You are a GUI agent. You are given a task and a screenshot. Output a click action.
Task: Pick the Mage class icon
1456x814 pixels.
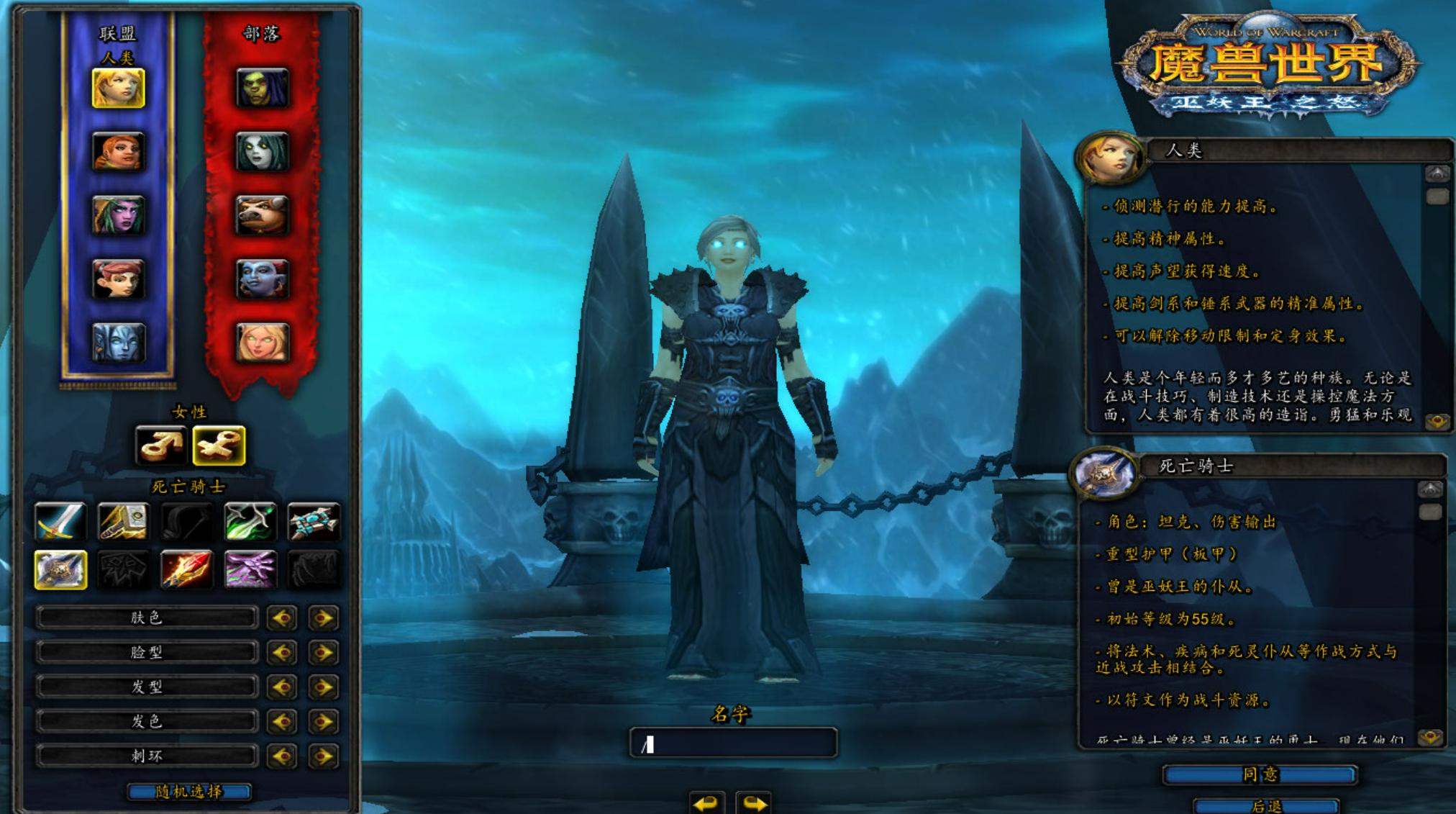pos(186,569)
